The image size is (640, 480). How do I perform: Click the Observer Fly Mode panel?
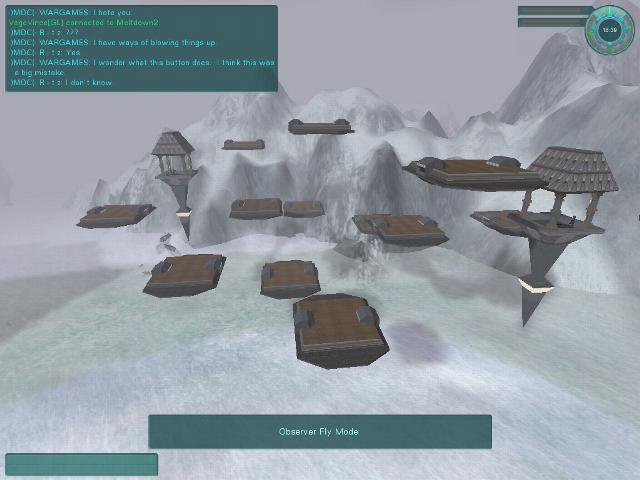pos(320,432)
